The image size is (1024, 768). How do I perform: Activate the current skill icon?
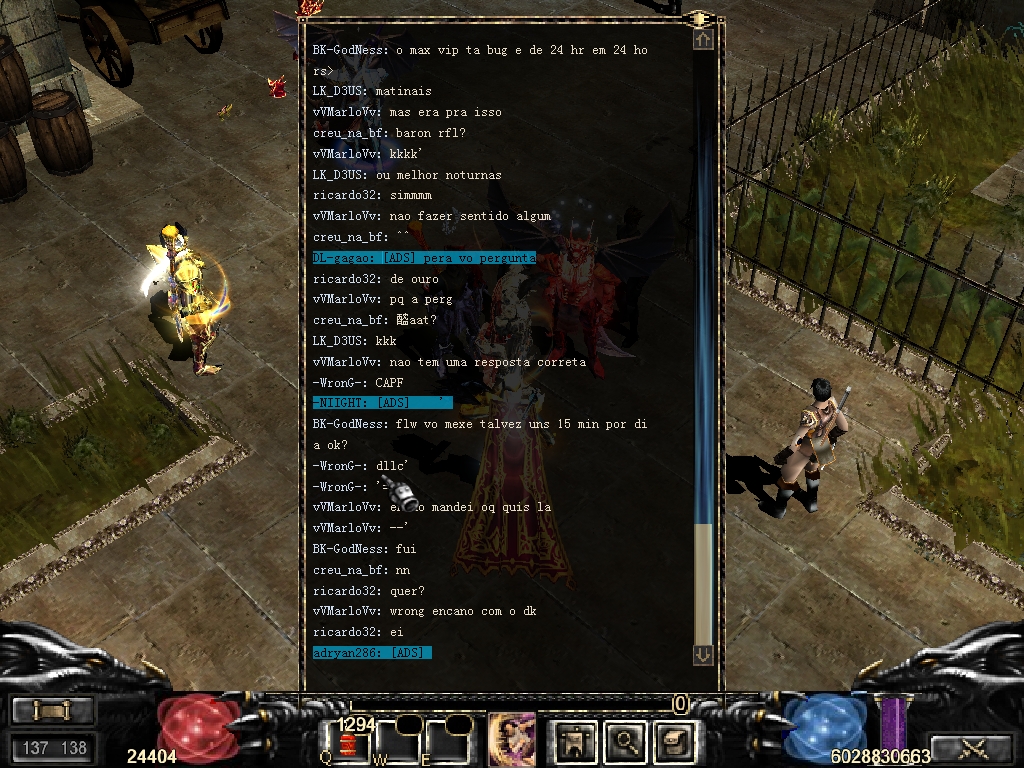(x=512, y=738)
